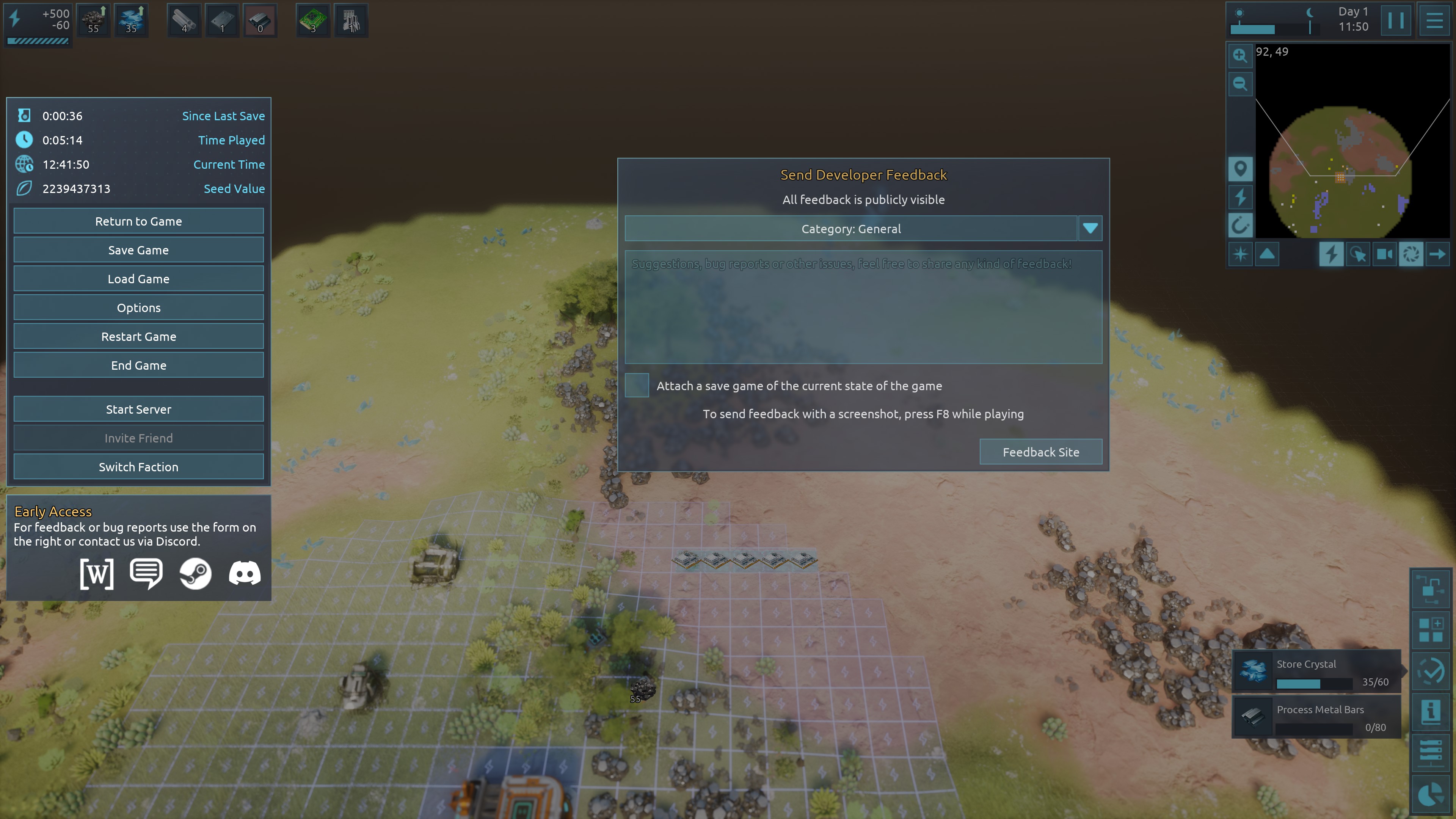Start a multiplayer server

coord(138,409)
